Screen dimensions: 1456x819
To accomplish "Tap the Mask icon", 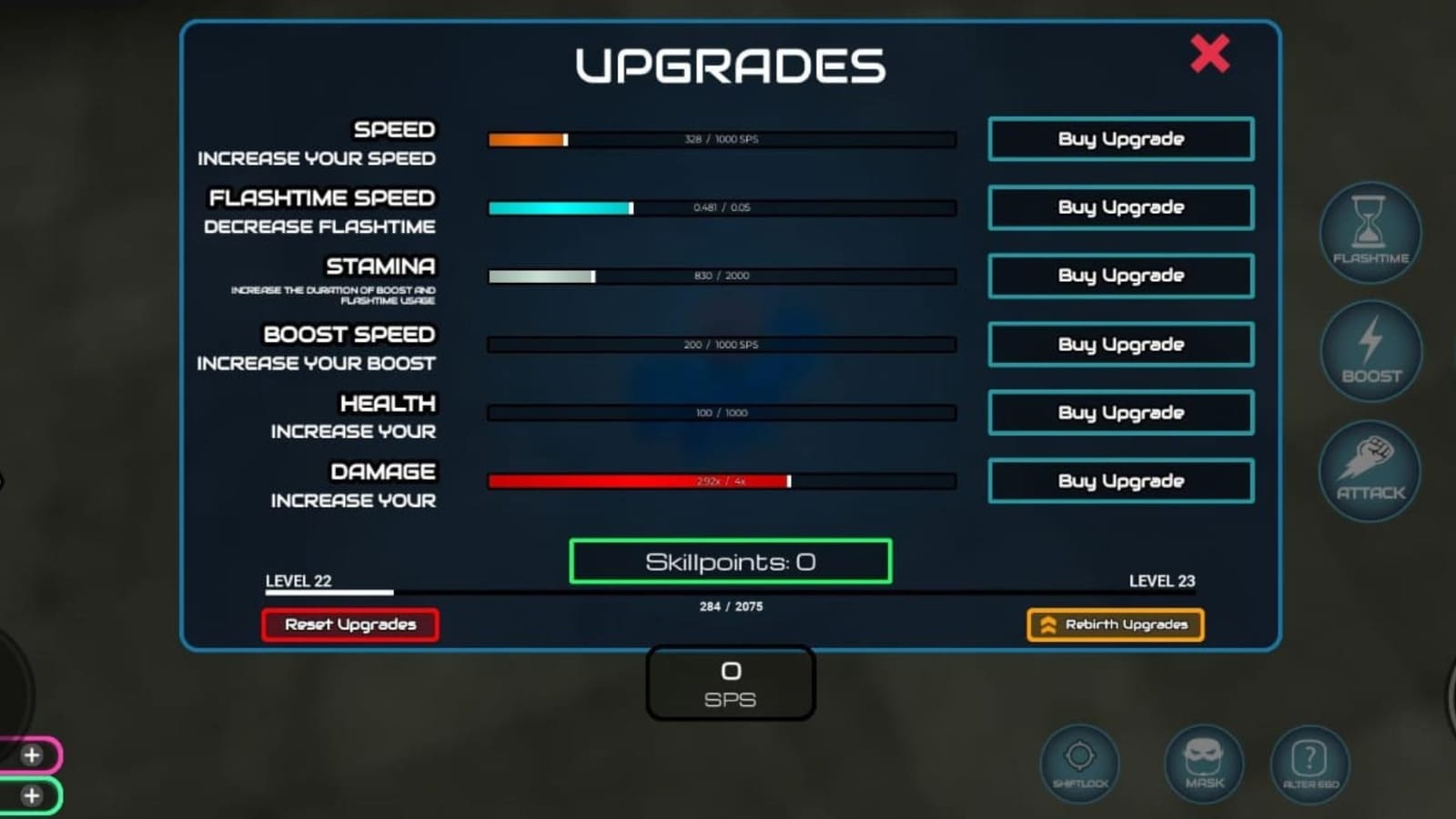I will [x=1203, y=764].
